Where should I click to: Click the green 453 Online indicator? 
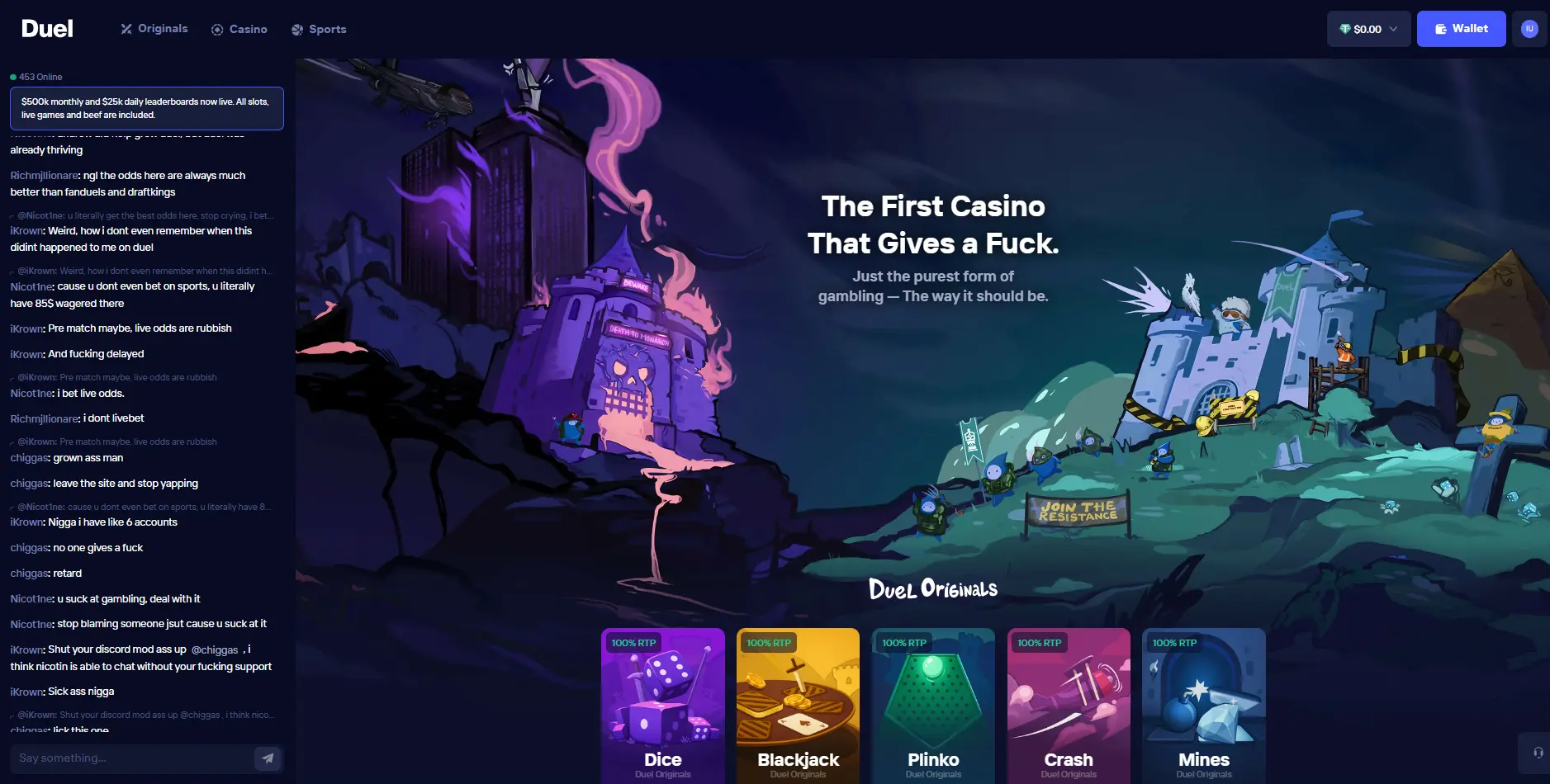click(37, 76)
